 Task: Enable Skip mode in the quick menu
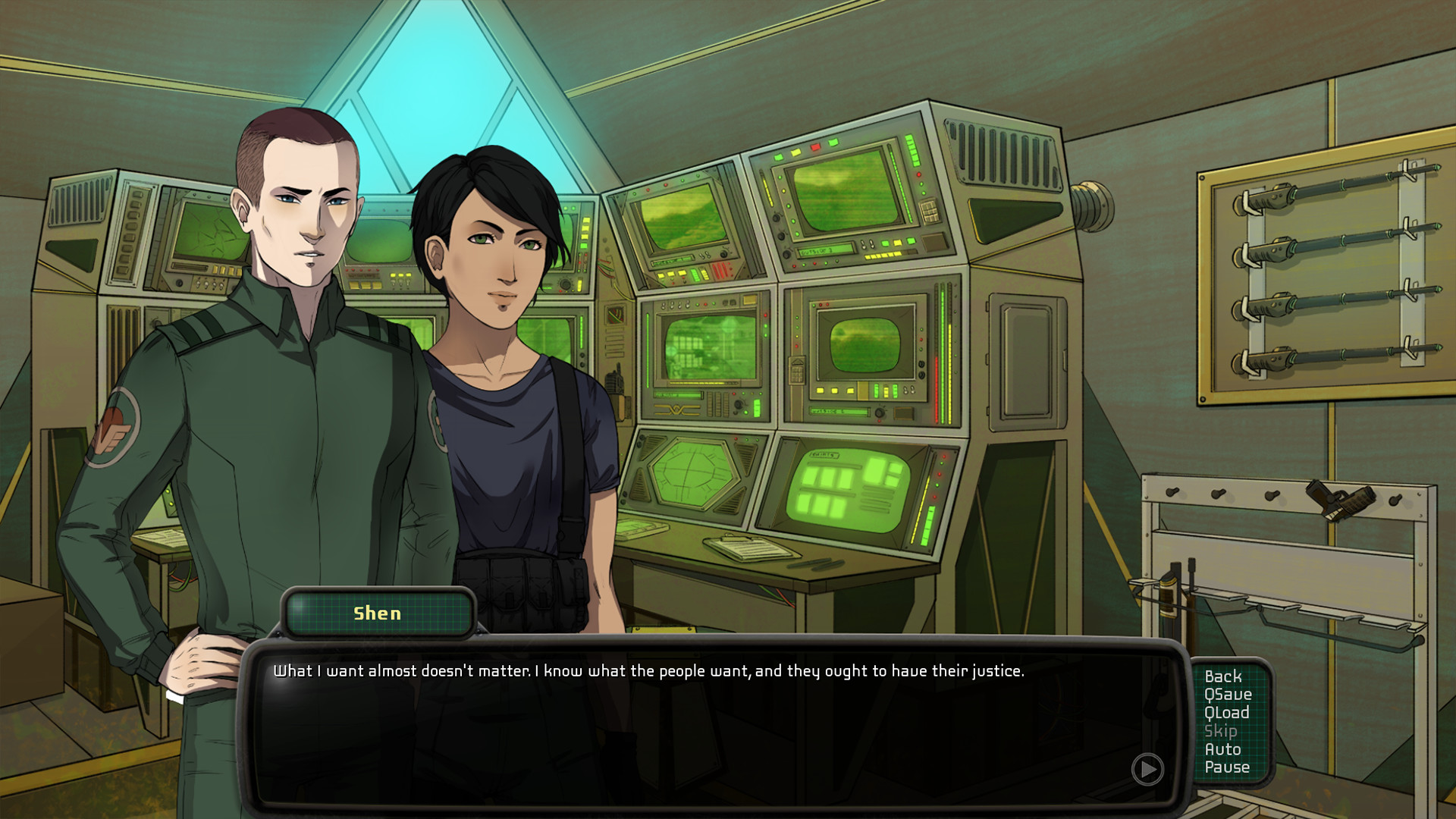(1221, 731)
